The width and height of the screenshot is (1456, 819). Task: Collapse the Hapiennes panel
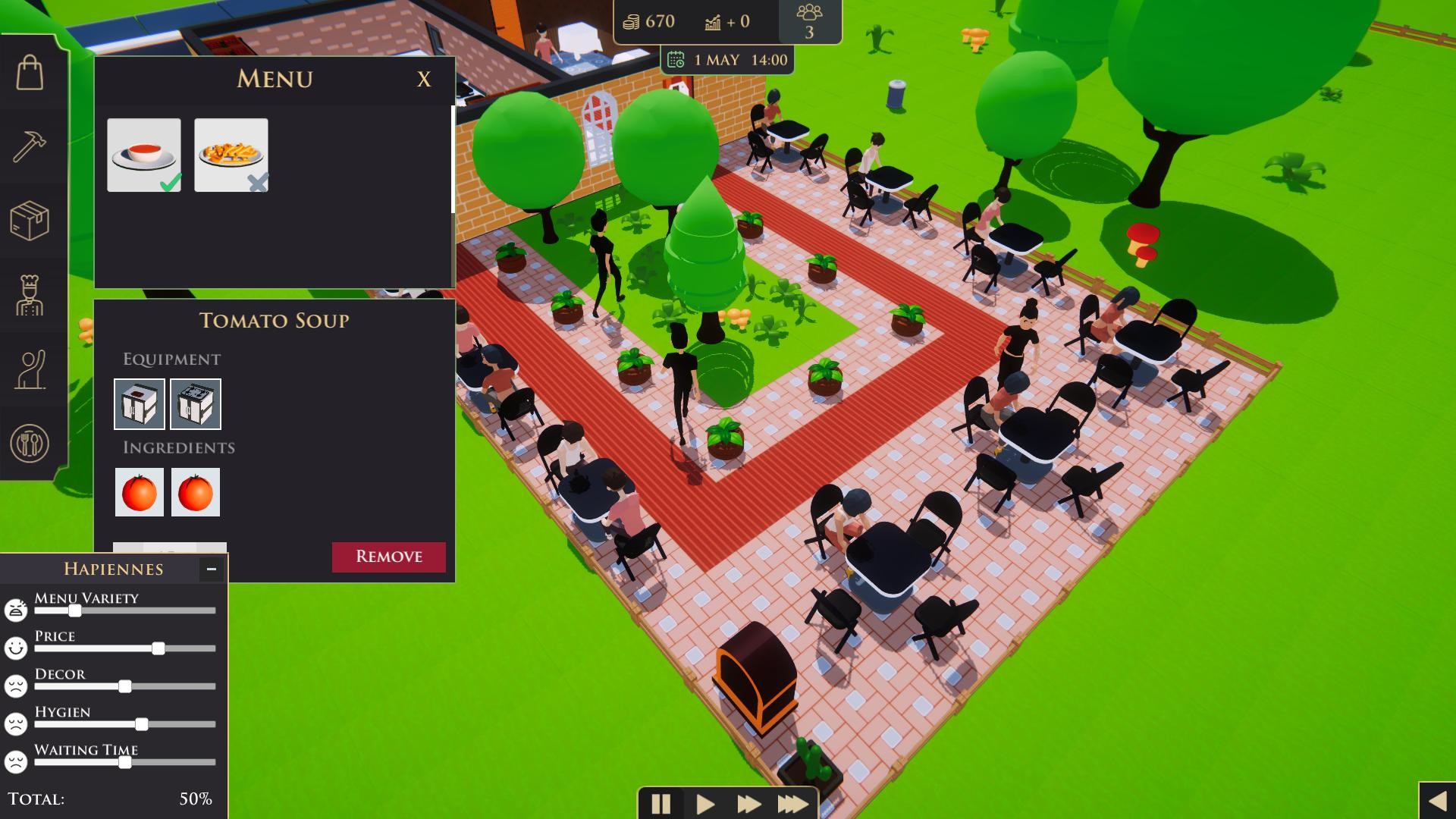tap(210, 568)
